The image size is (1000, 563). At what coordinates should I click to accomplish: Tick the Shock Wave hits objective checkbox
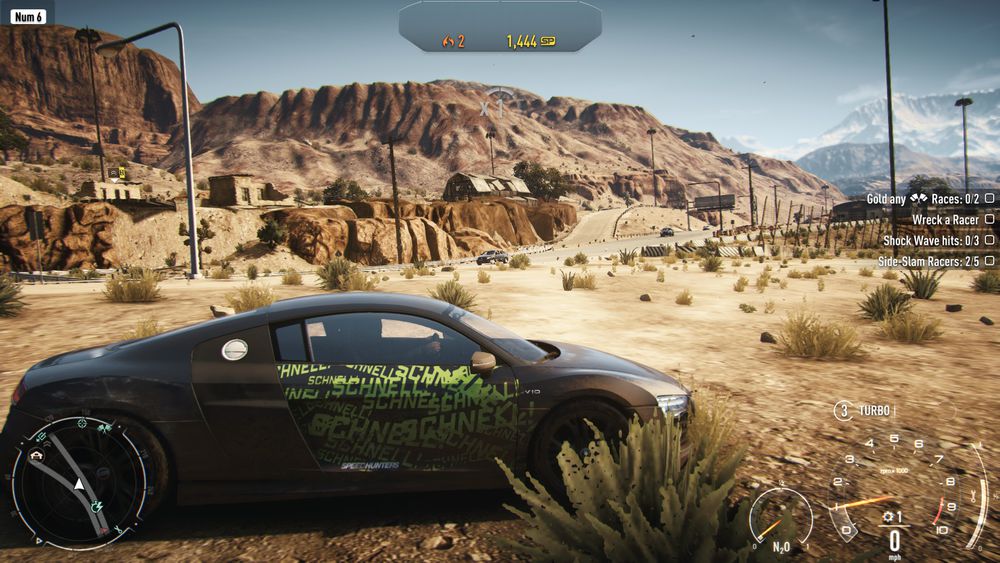pos(989,240)
